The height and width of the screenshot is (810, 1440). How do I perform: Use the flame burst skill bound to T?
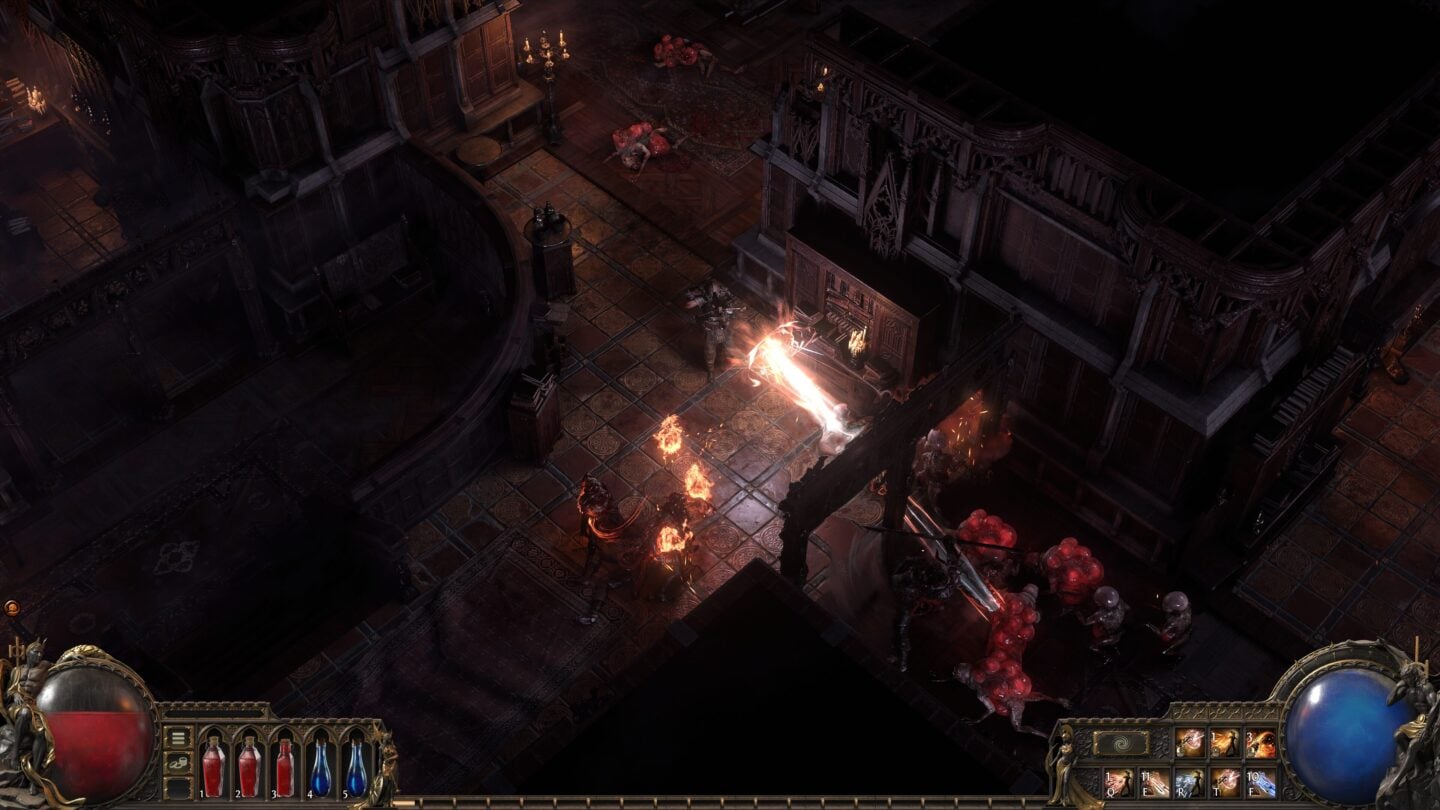(x=1227, y=782)
